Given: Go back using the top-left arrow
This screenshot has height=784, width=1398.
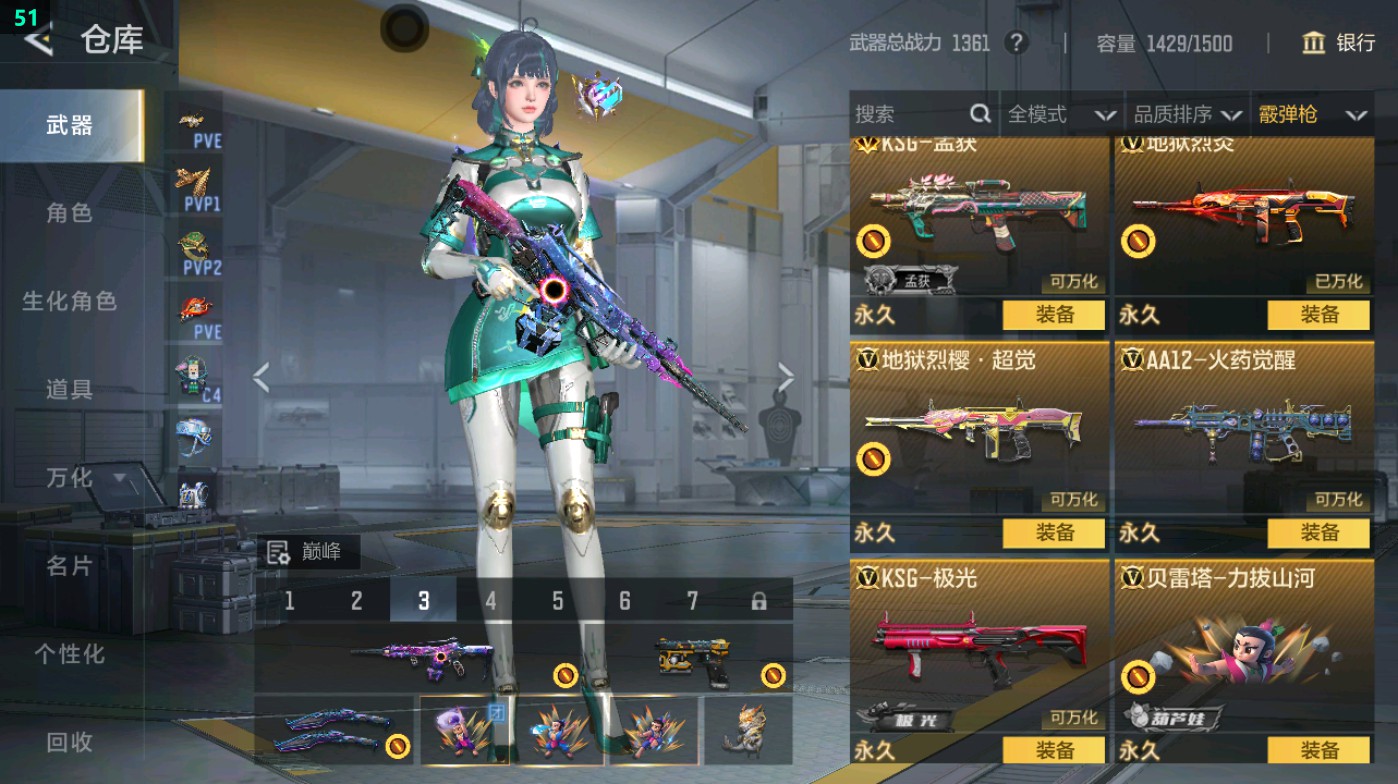Looking at the screenshot, I should pyautogui.click(x=38, y=40).
